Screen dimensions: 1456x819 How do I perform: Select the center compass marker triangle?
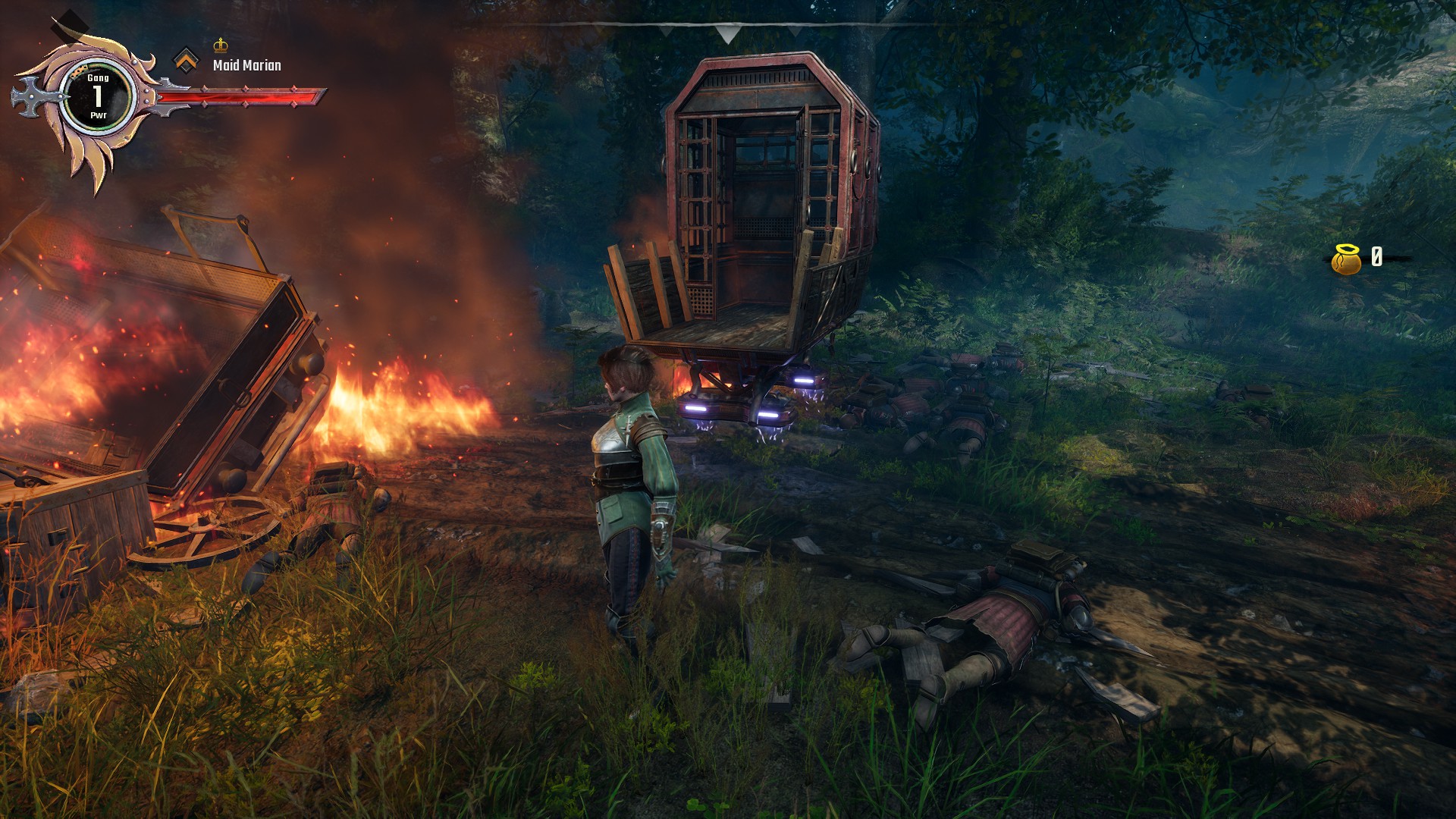728,33
